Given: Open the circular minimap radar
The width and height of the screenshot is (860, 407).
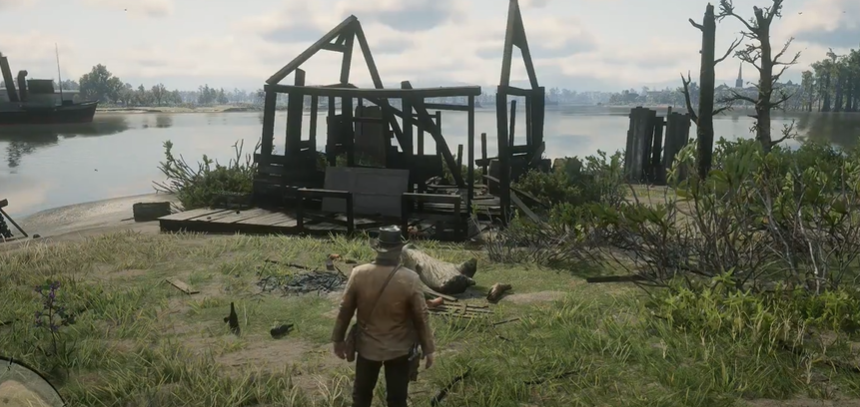Looking at the screenshot, I should [22, 388].
